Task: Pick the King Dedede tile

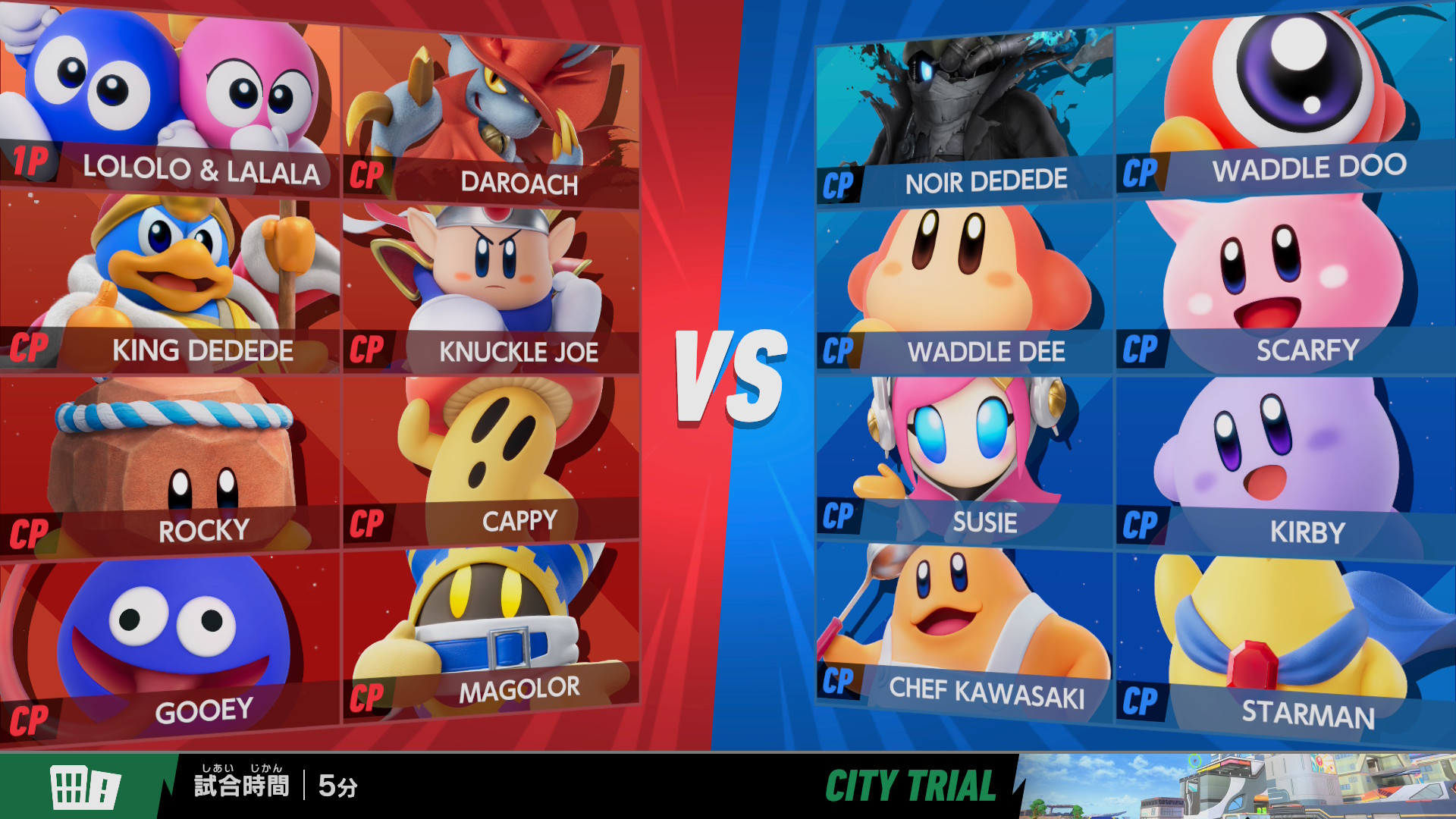Action: (170, 281)
